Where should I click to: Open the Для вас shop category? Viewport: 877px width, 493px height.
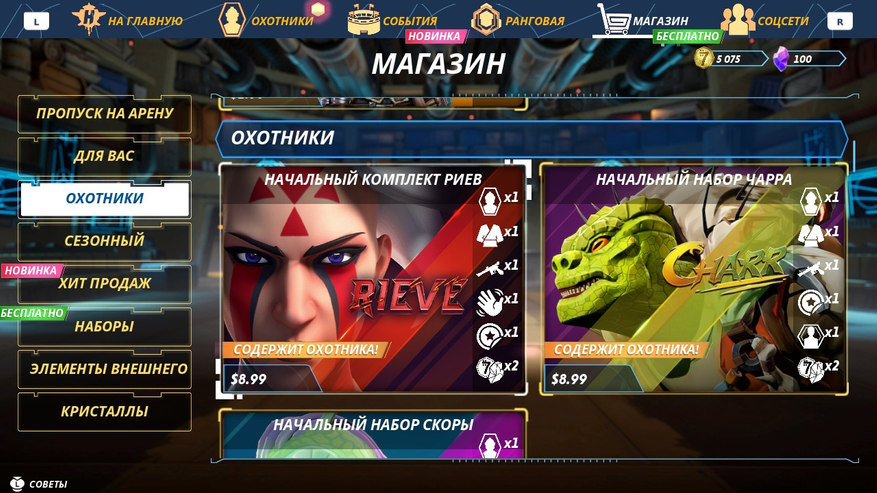(x=104, y=157)
